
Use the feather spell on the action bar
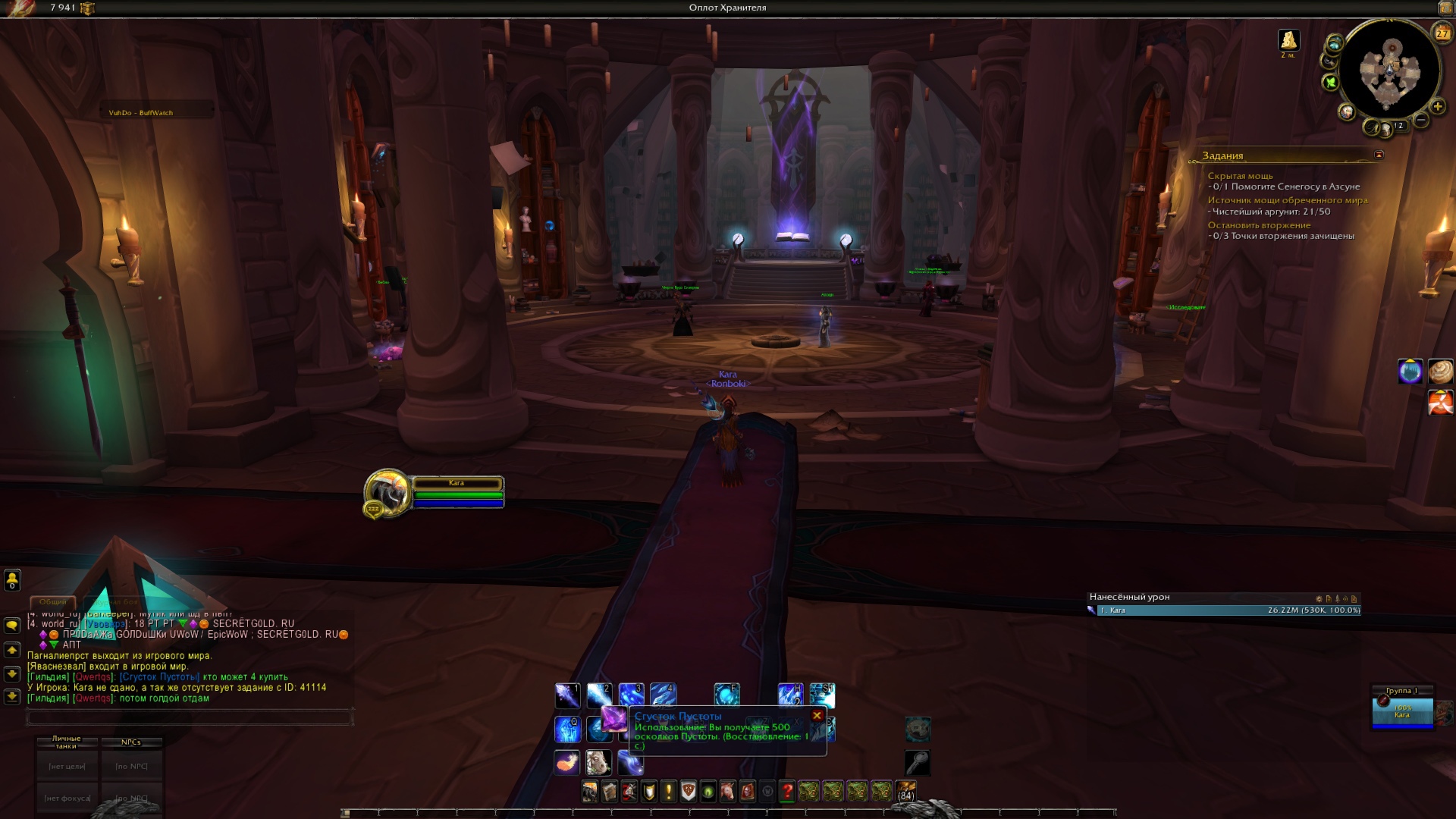pyautogui.click(x=567, y=762)
